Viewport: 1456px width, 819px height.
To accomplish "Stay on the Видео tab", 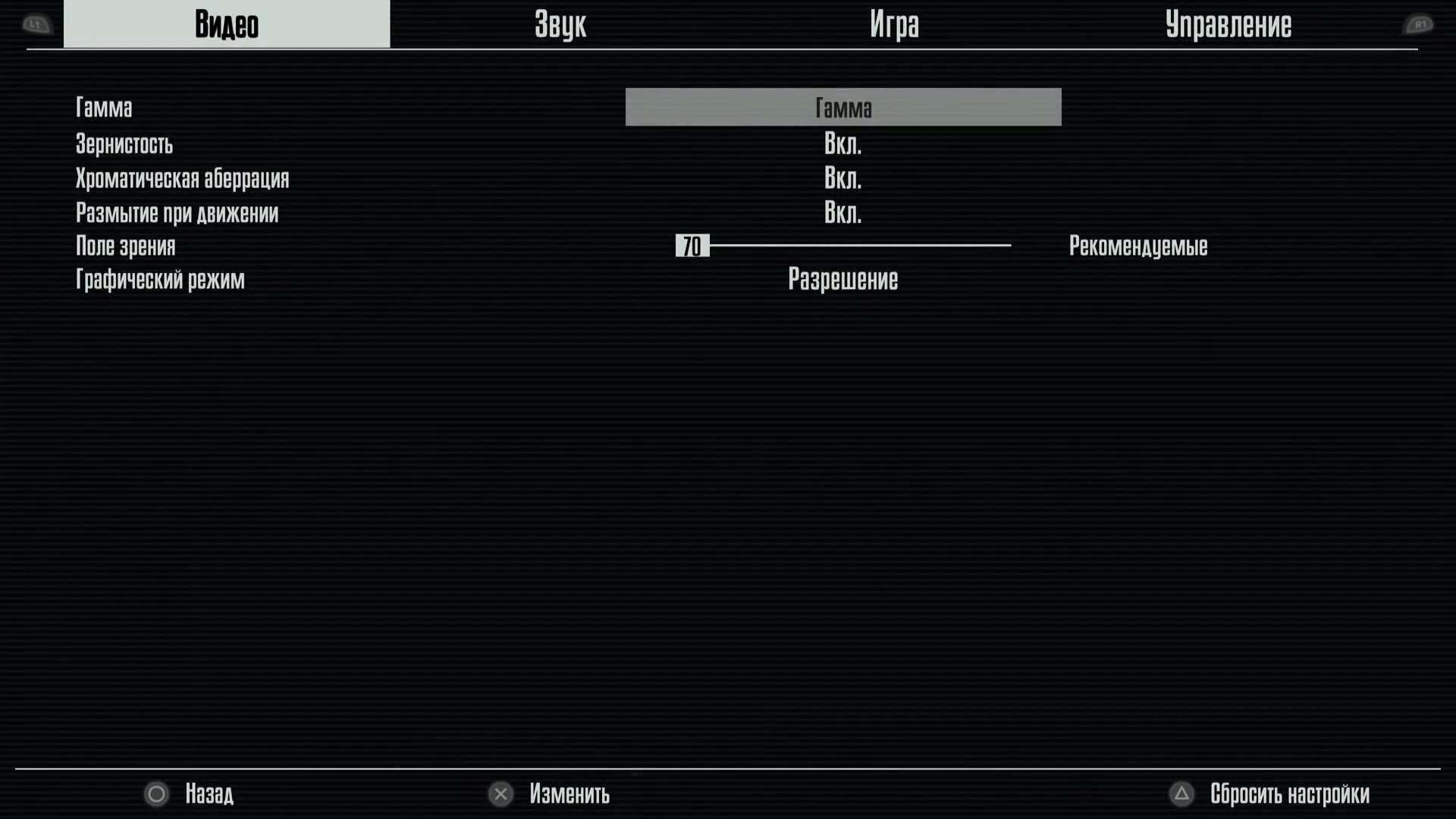I will 227,24.
